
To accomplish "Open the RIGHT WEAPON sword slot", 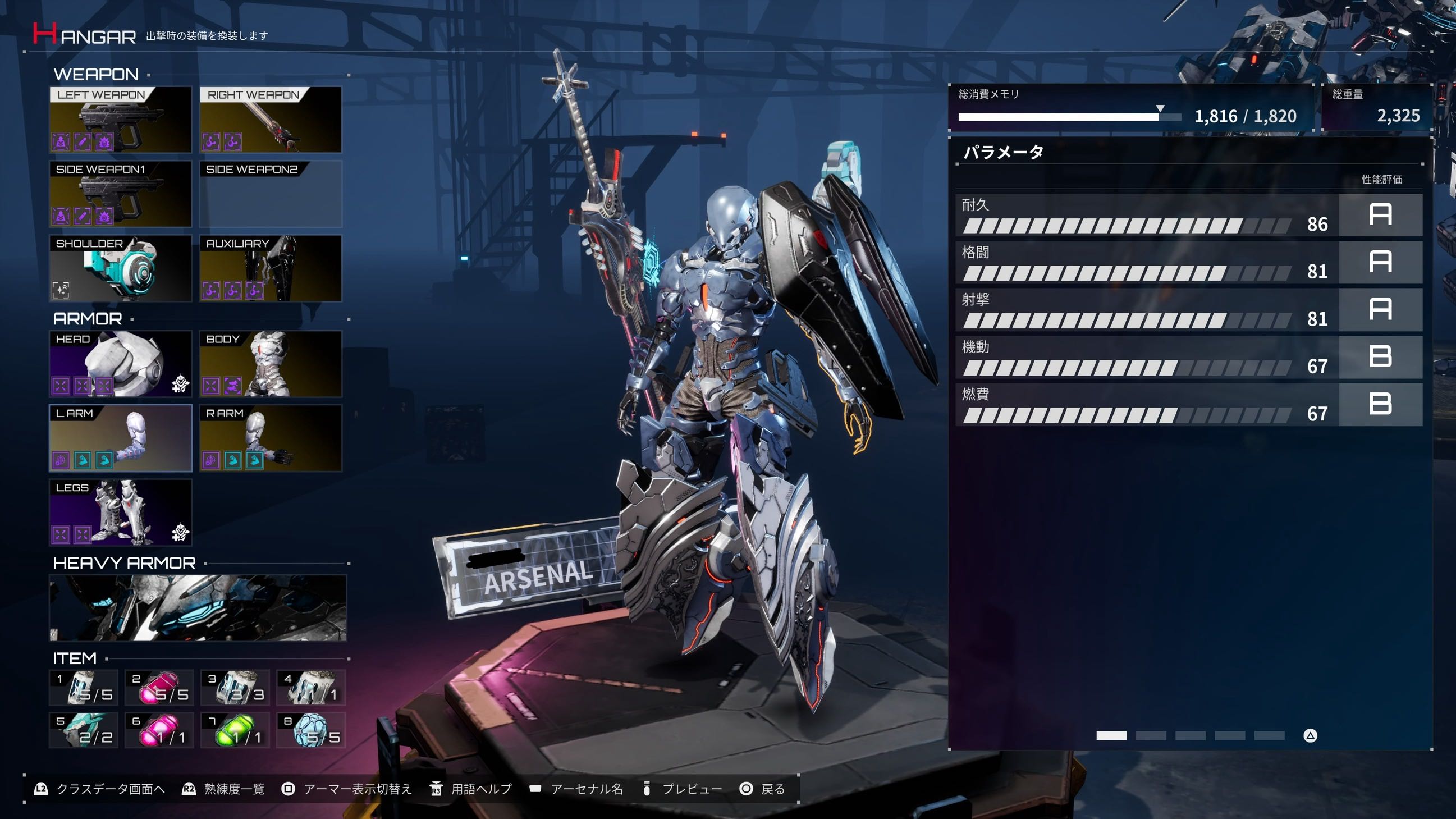I will pos(271,119).
